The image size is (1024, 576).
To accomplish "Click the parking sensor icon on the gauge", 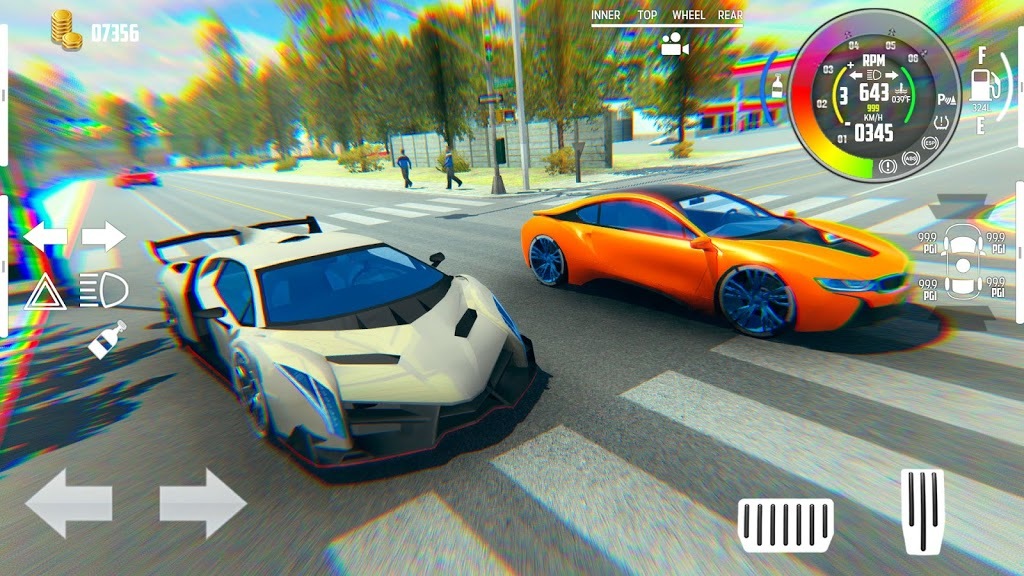I will pos(943,100).
